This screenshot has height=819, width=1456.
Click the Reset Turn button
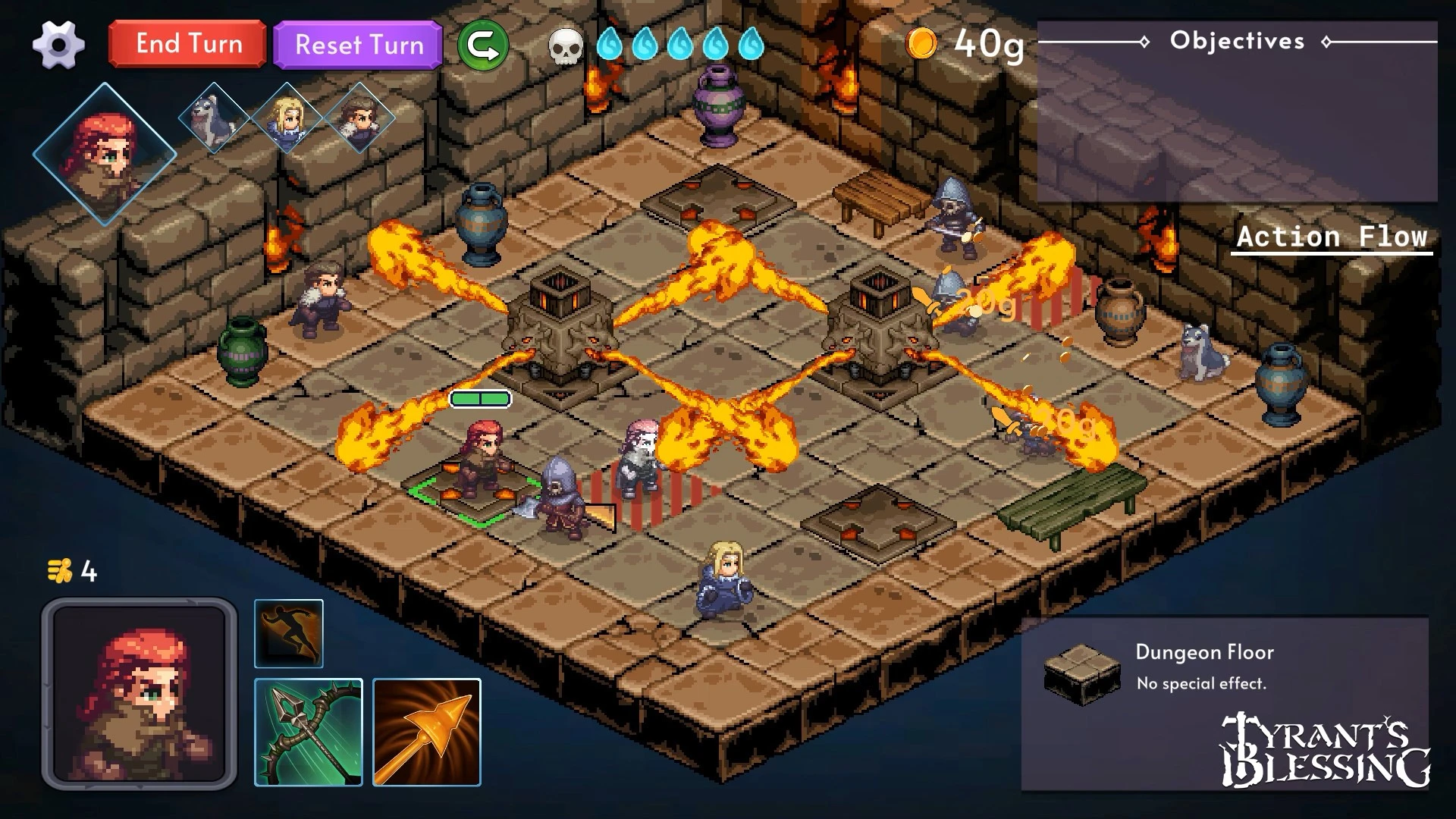[x=358, y=45]
